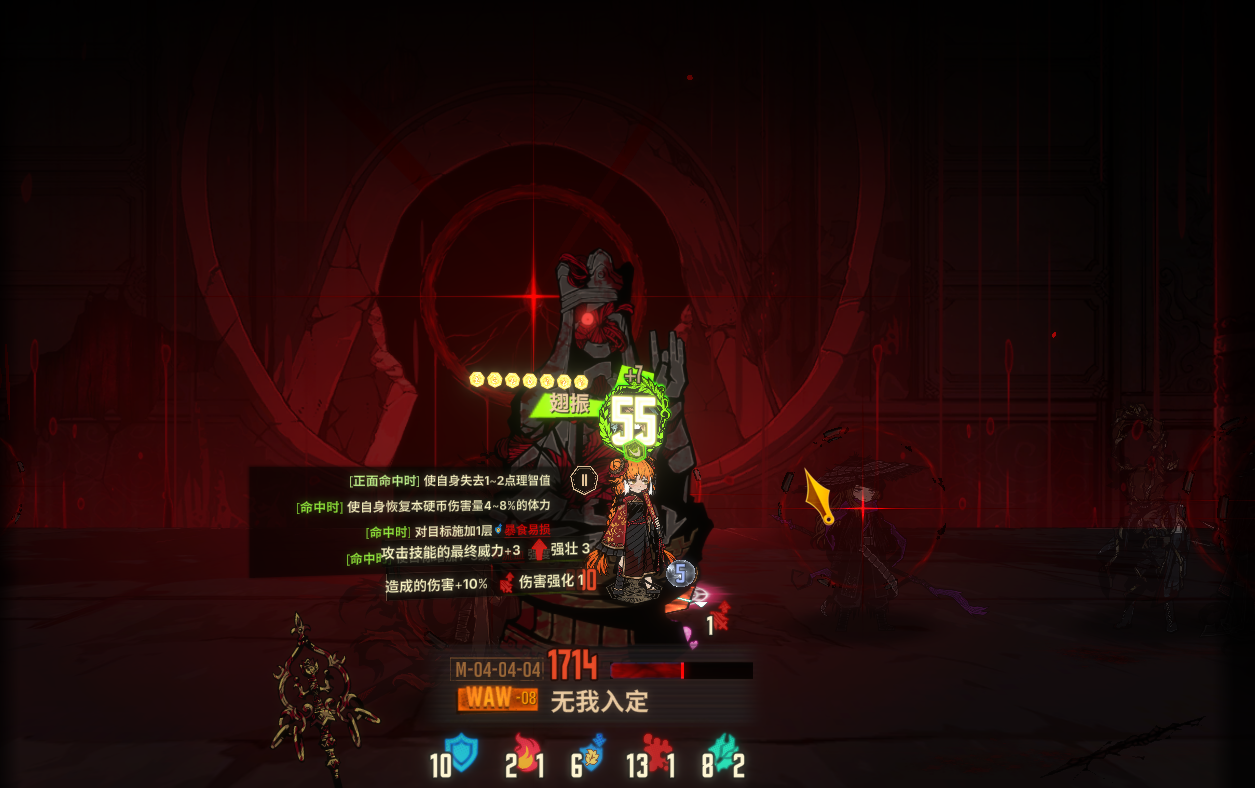Inspect the teal shard status icon

tap(719, 752)
